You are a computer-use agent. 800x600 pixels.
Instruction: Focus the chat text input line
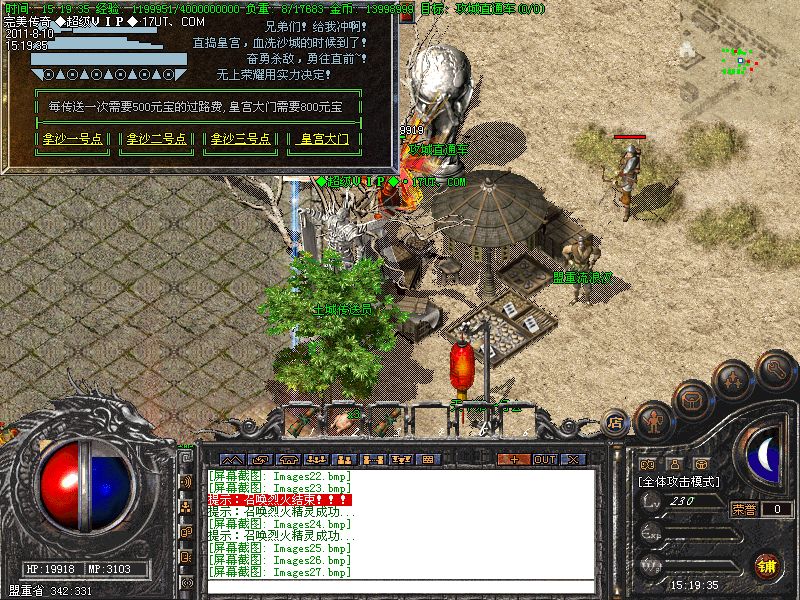400,586
